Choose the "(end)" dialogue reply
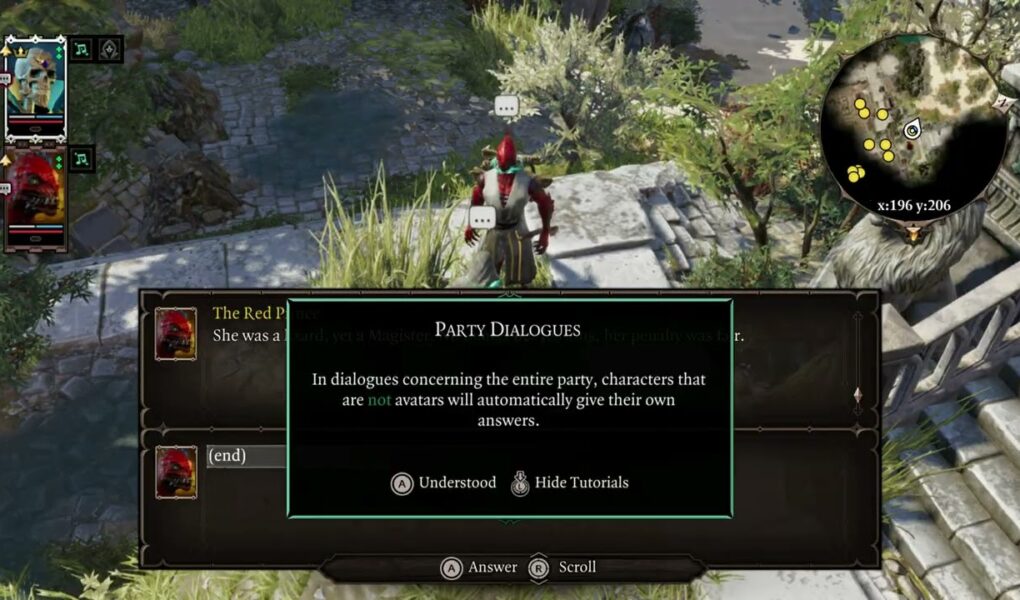1020x600 pixels. click(x=227, y=456)
